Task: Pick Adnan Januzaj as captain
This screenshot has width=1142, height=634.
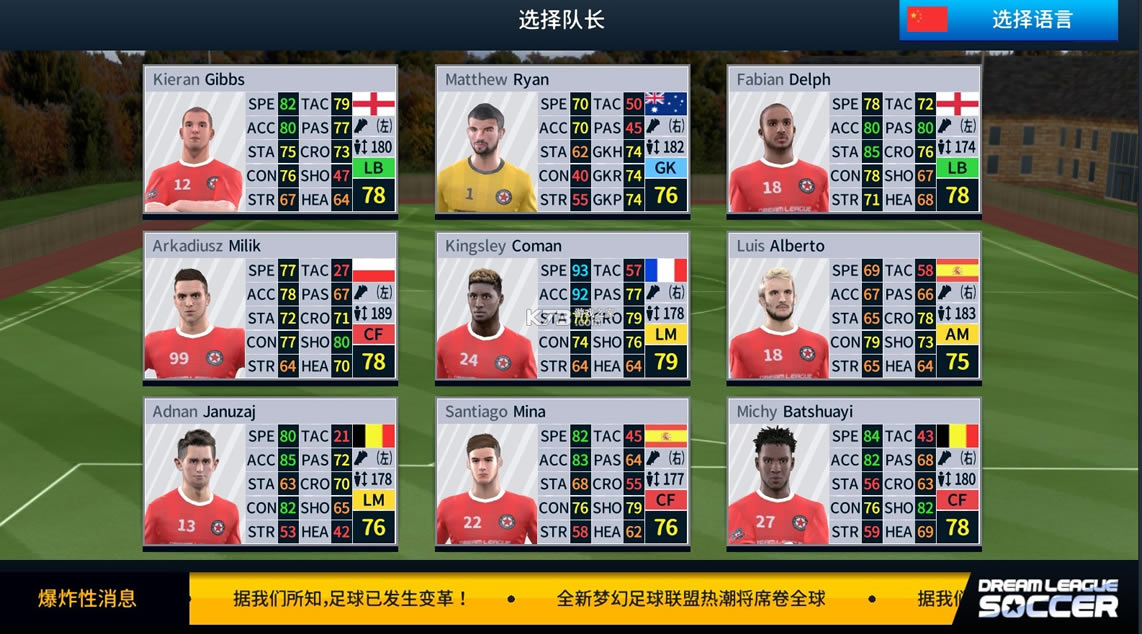Action: (271, 473)
